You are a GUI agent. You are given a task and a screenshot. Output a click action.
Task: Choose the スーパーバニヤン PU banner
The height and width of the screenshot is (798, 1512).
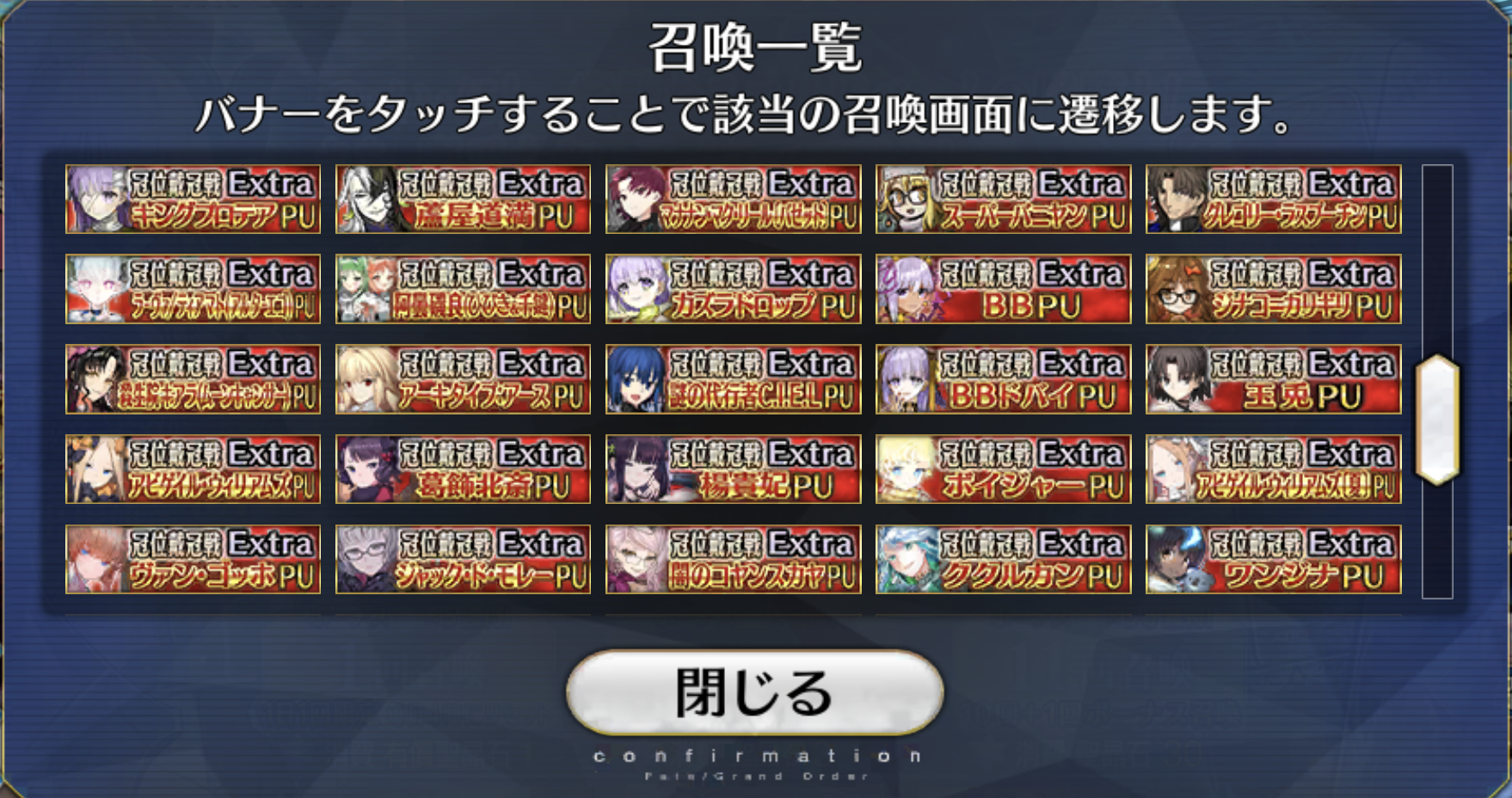tap(1003, 199)
